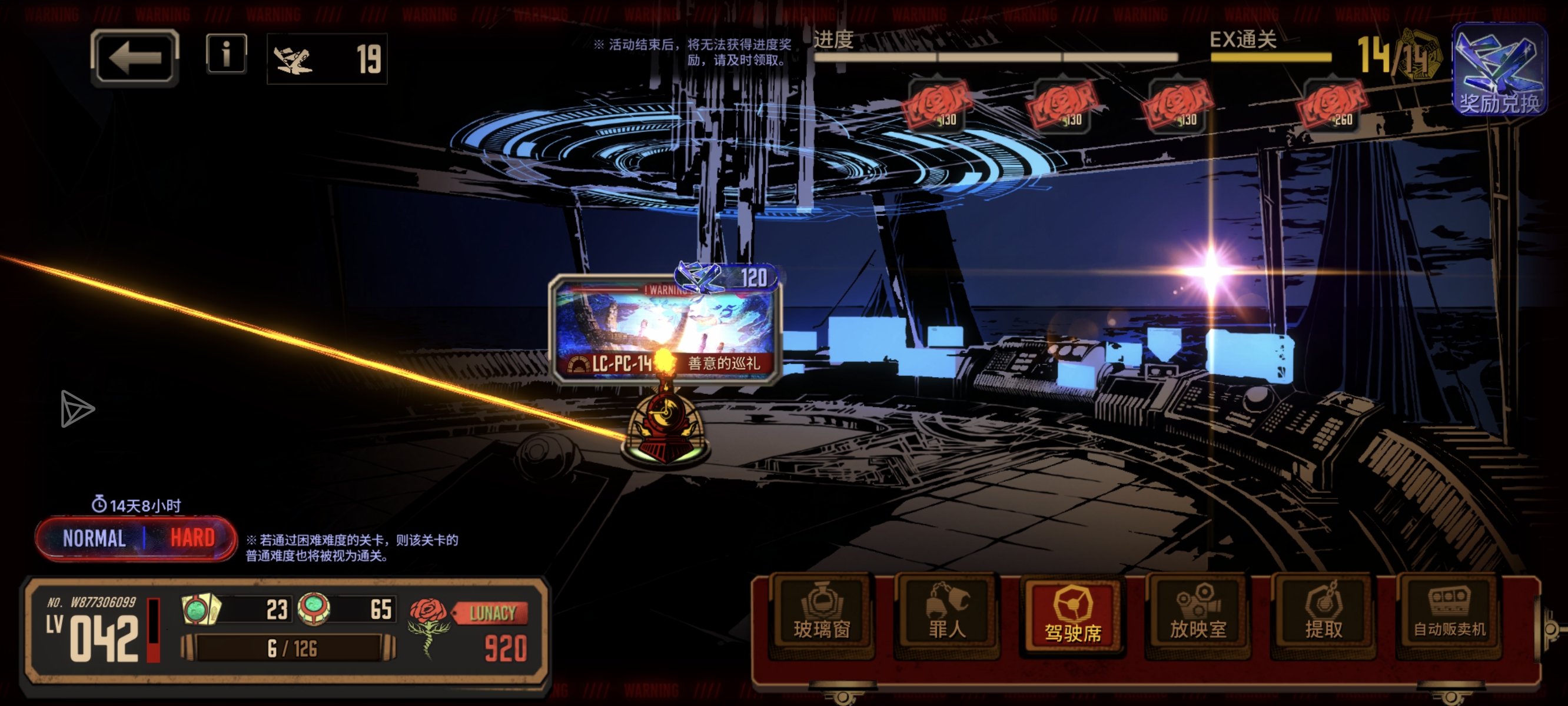Open the 奖励兑换 reward exchange

tap(1499, 70)
